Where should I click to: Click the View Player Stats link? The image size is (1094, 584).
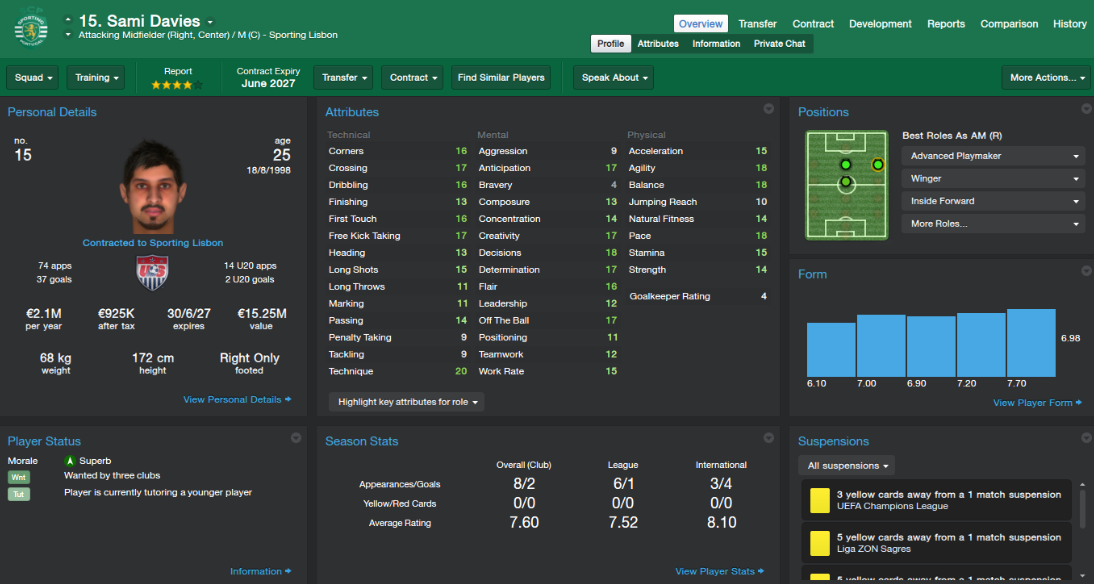(719, 572)
